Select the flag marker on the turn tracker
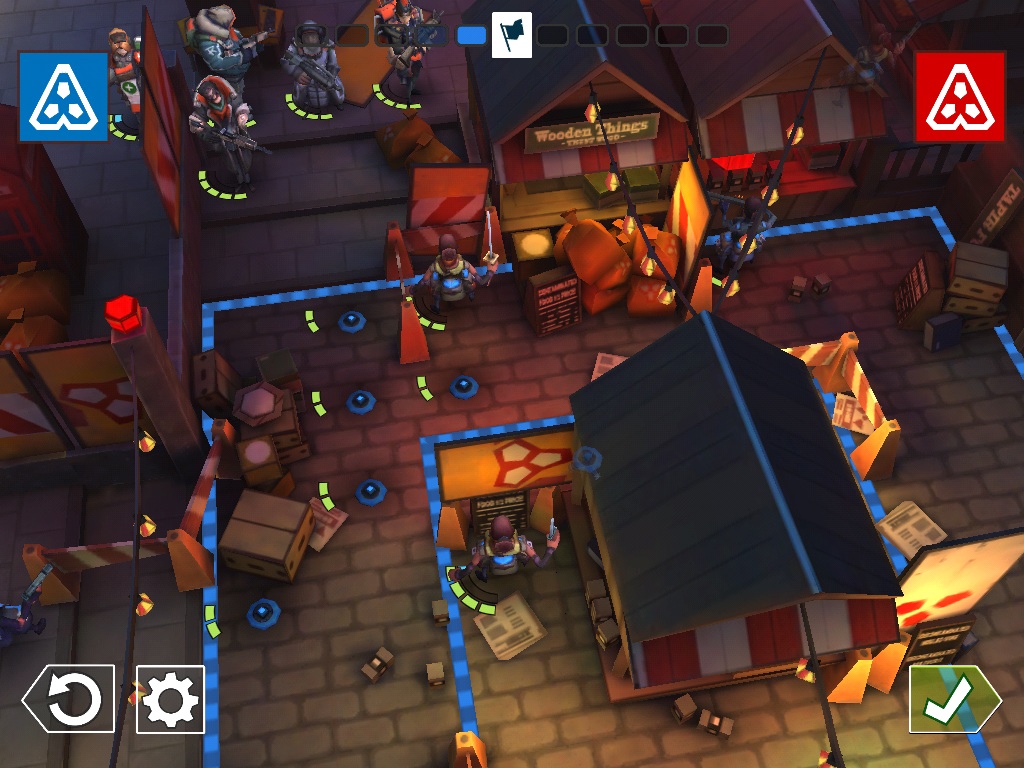1024x768 pixels. click(511, 35)
